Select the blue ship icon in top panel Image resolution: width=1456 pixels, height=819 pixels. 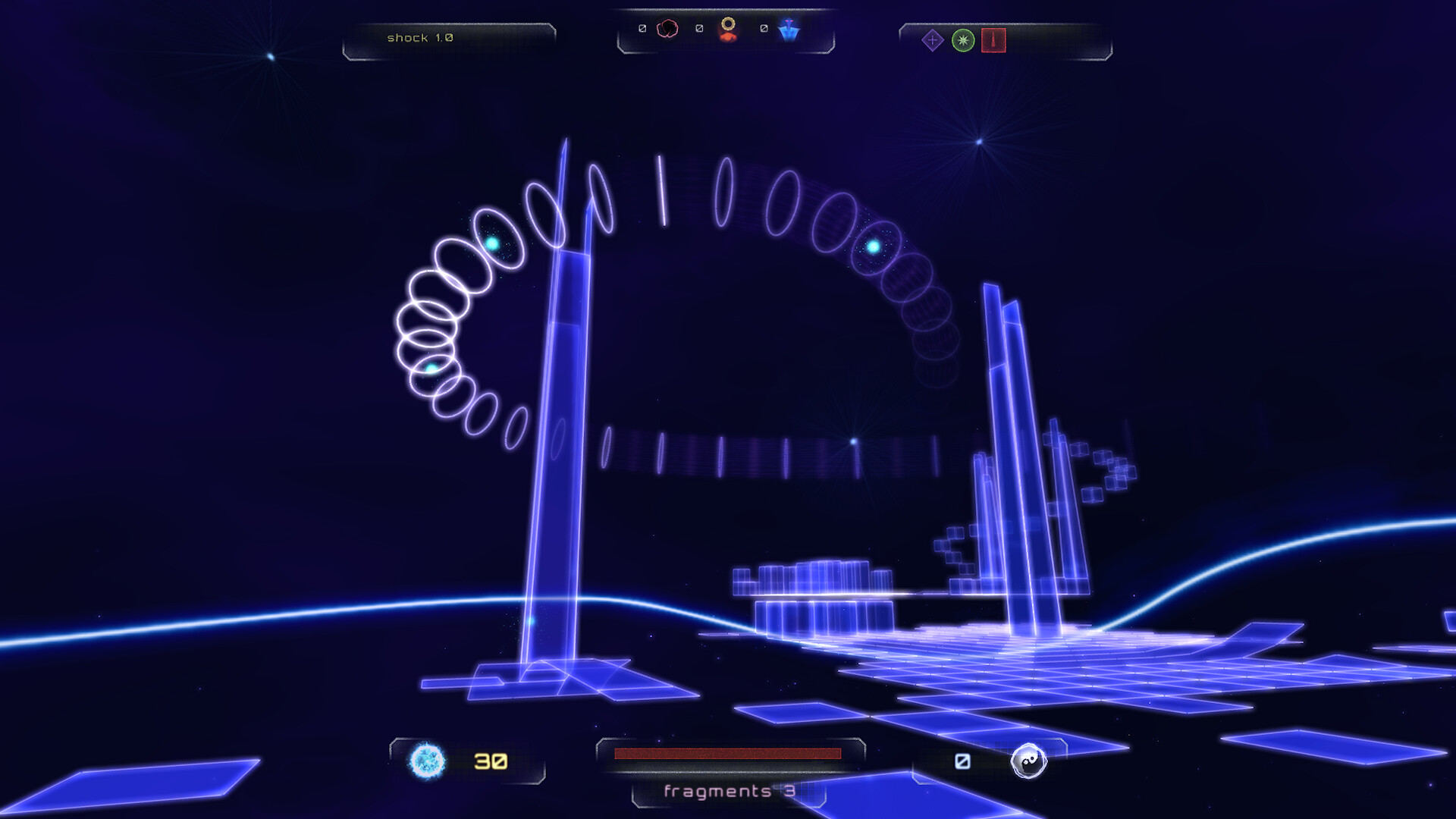pyautogui.click(x=787, y=32)
